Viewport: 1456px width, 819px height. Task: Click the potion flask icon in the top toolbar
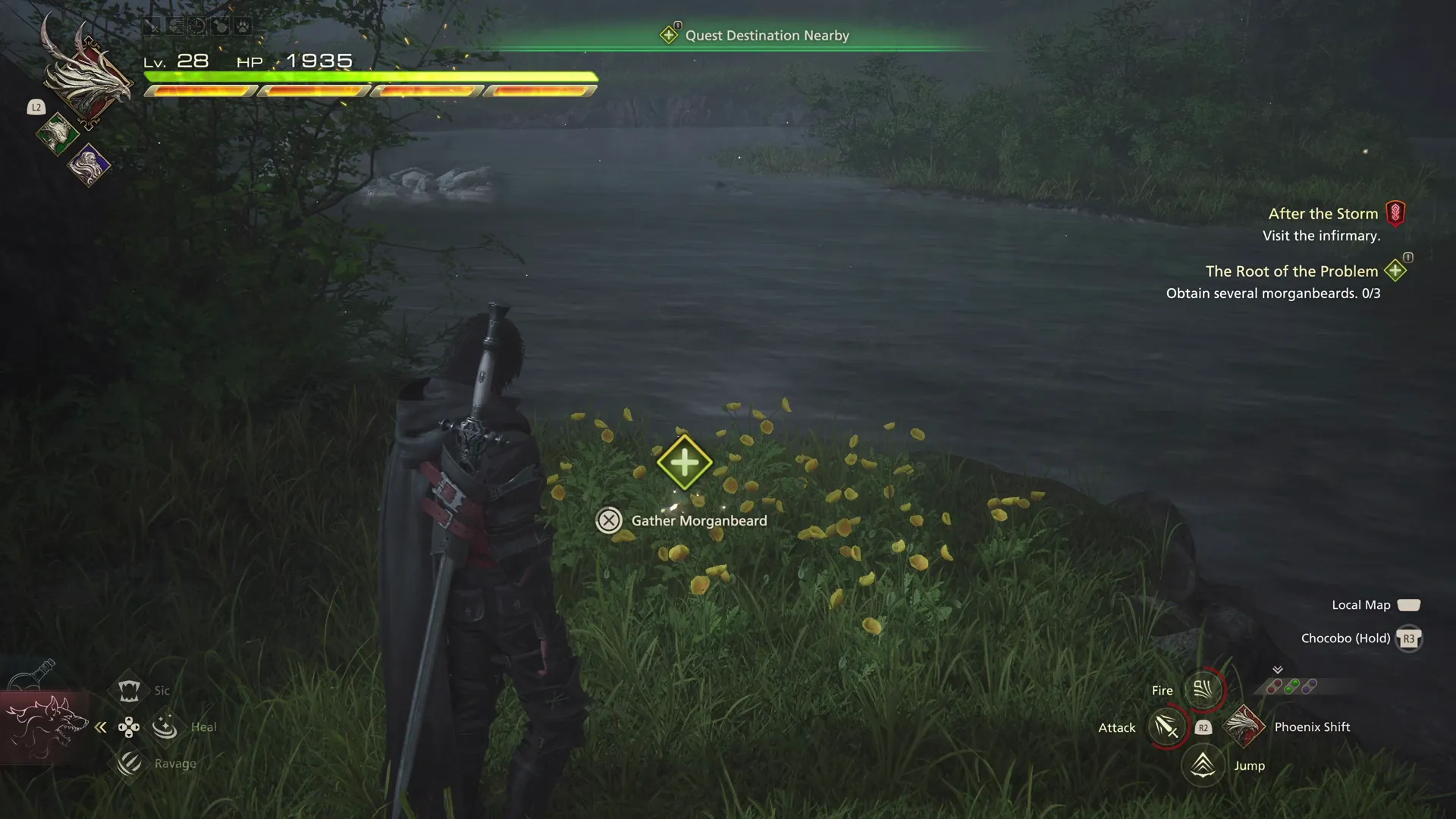point(219,24)
